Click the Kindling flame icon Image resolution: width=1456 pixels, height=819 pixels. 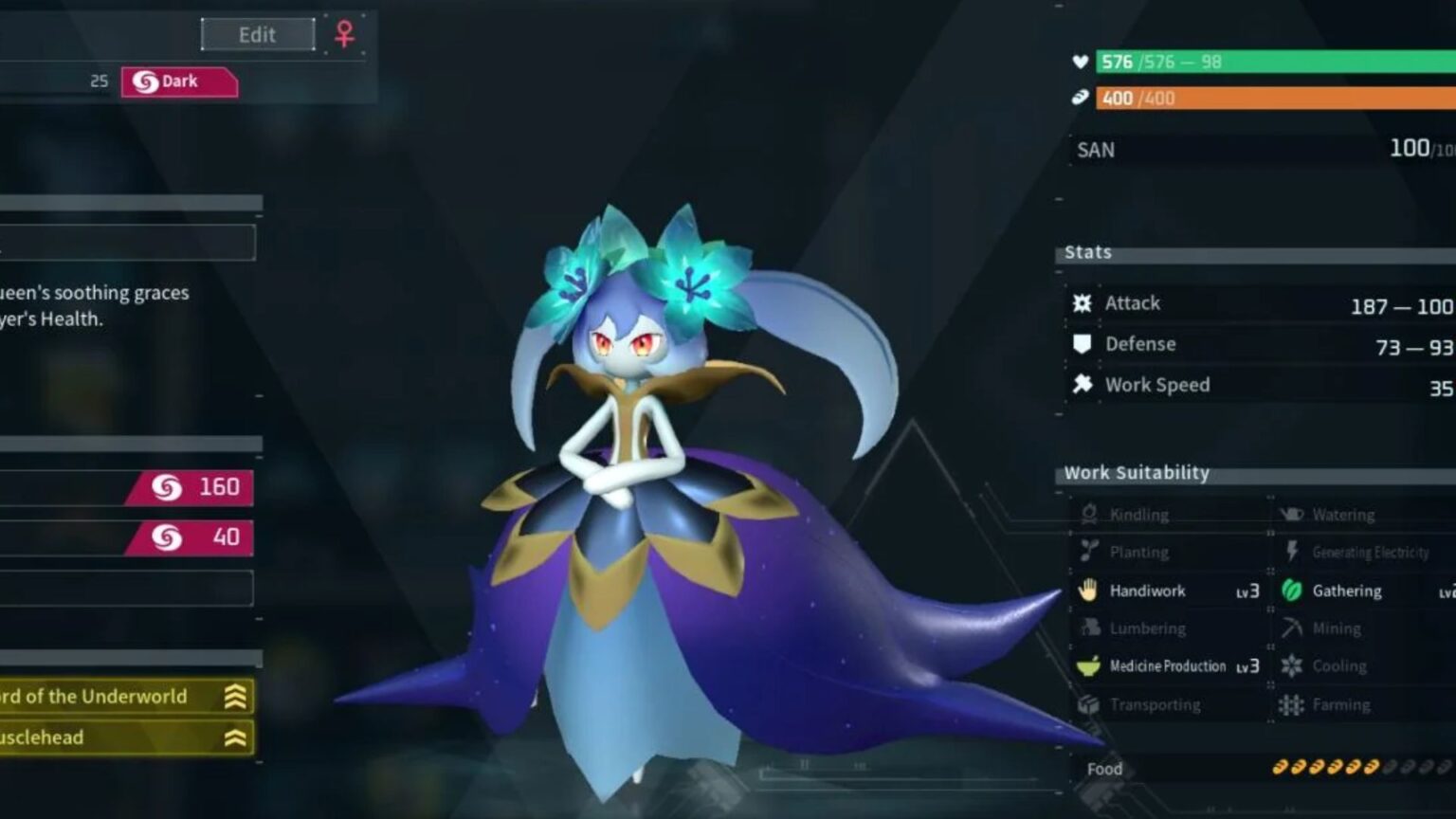(x=1089, y=514)
